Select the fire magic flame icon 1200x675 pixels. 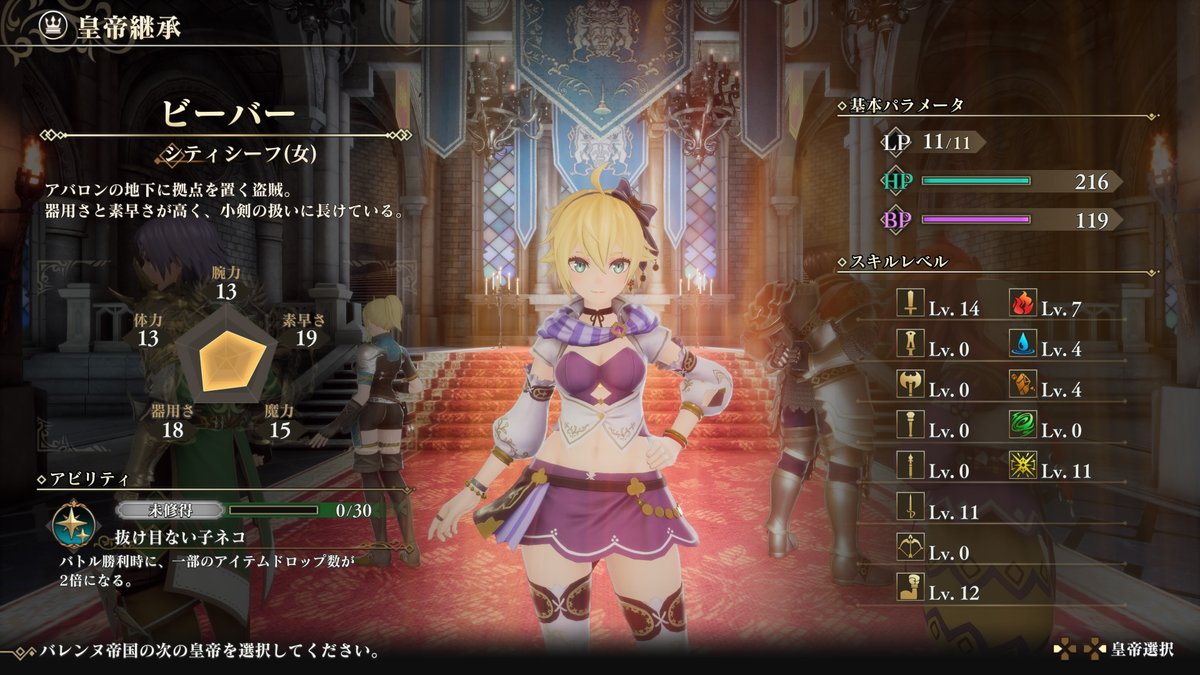click(x=1023, y=308)
